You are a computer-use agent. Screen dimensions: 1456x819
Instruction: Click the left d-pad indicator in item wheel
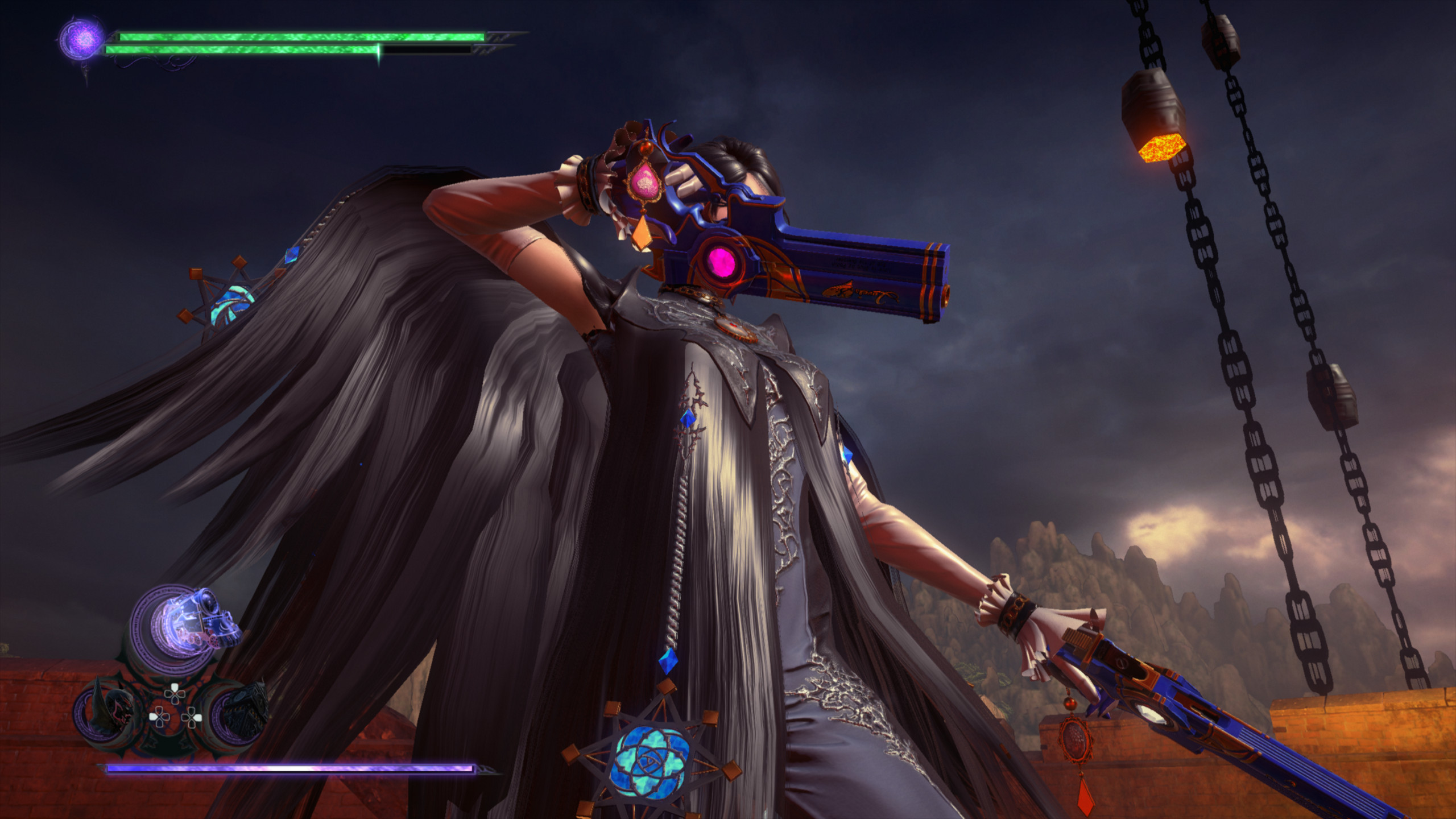[159, 717]
